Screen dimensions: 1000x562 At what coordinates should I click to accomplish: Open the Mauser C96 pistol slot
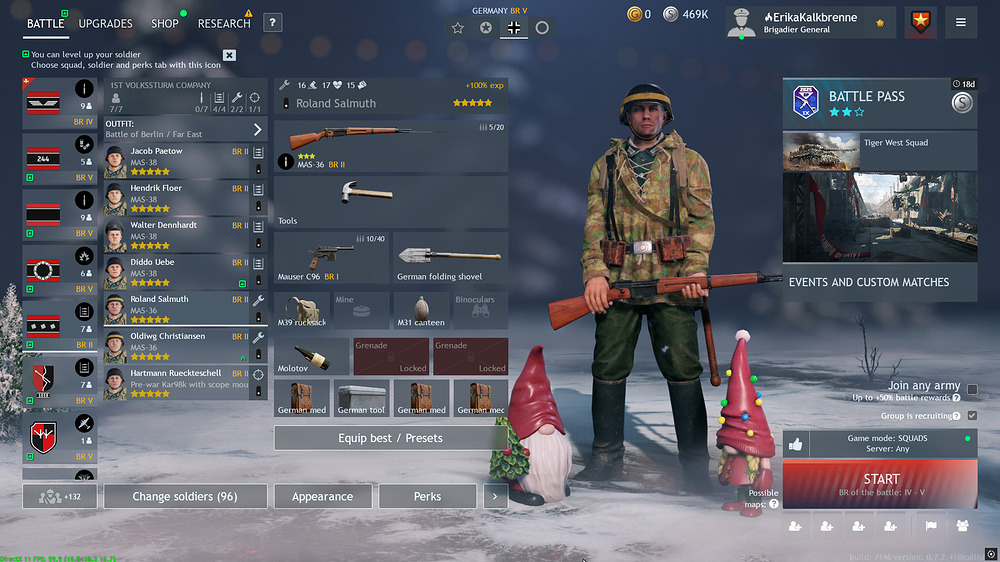point(331,258)
